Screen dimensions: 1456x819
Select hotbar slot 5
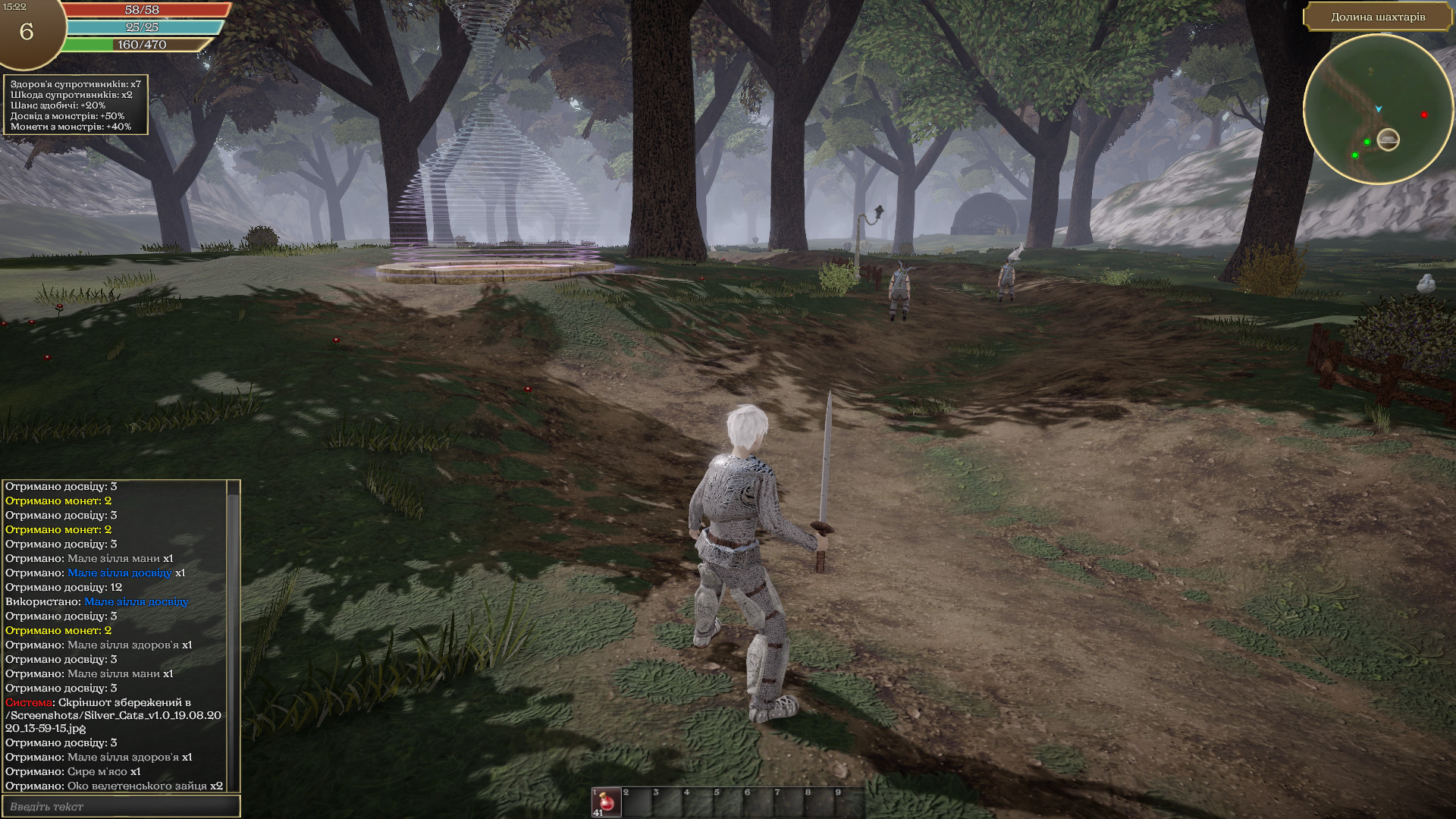(x=728, y=802)
